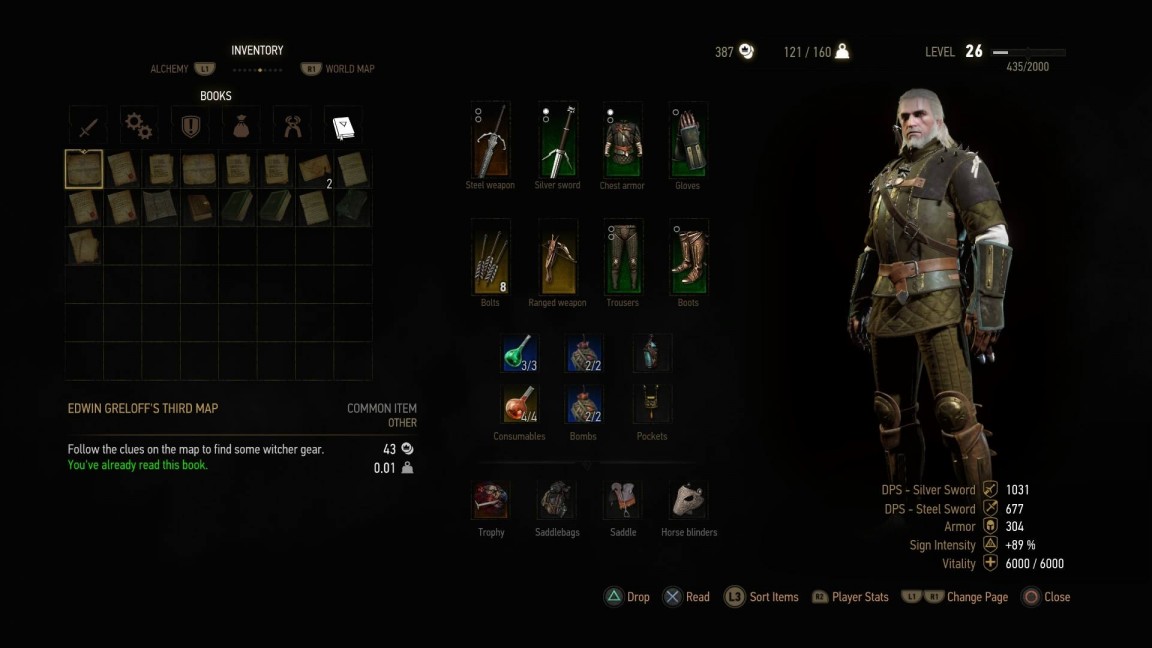
Task: Select the Books tab icon
Action: [343, 127]
